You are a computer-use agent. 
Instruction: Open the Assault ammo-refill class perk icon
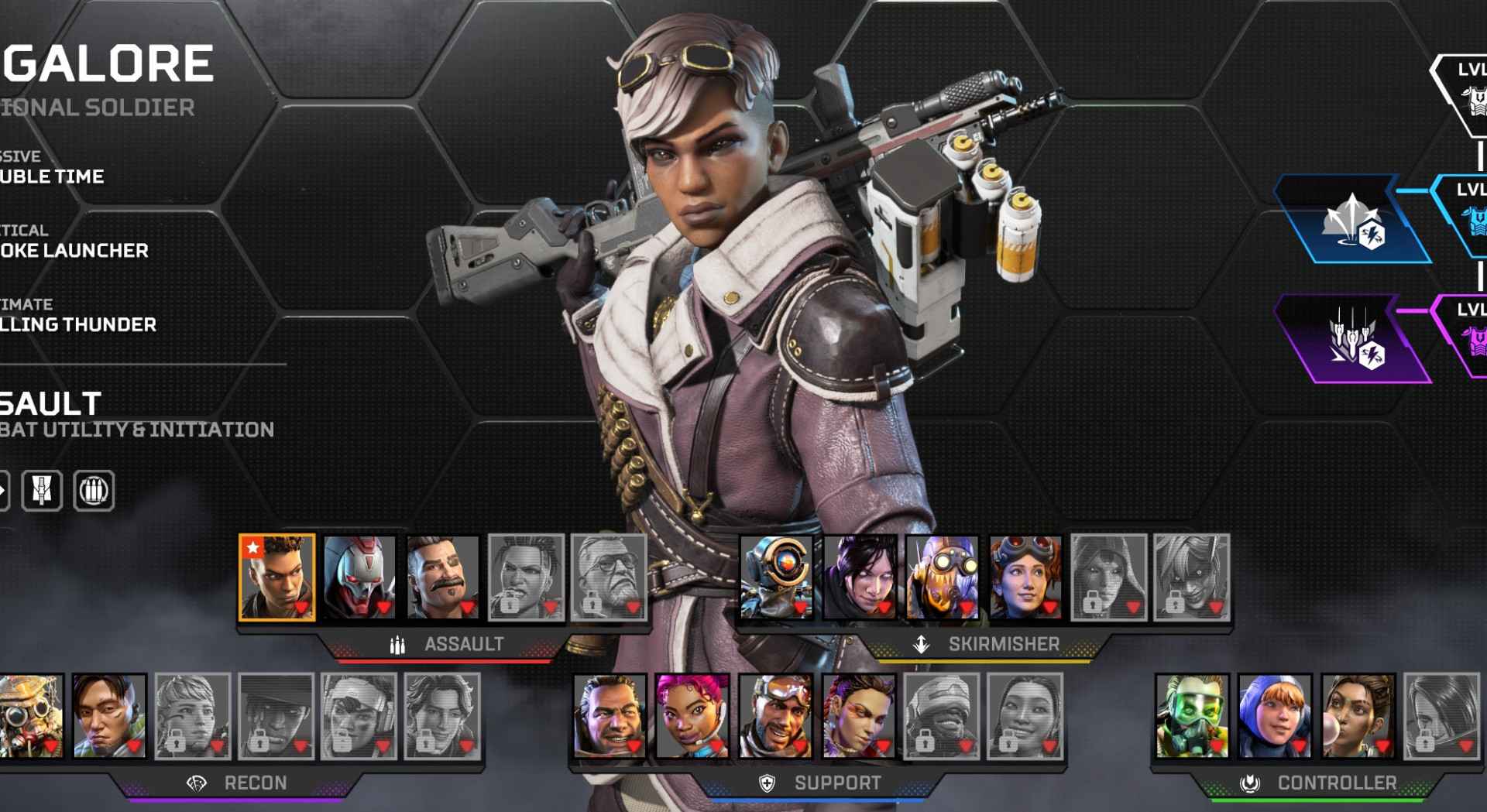click(x=94, y=490)
